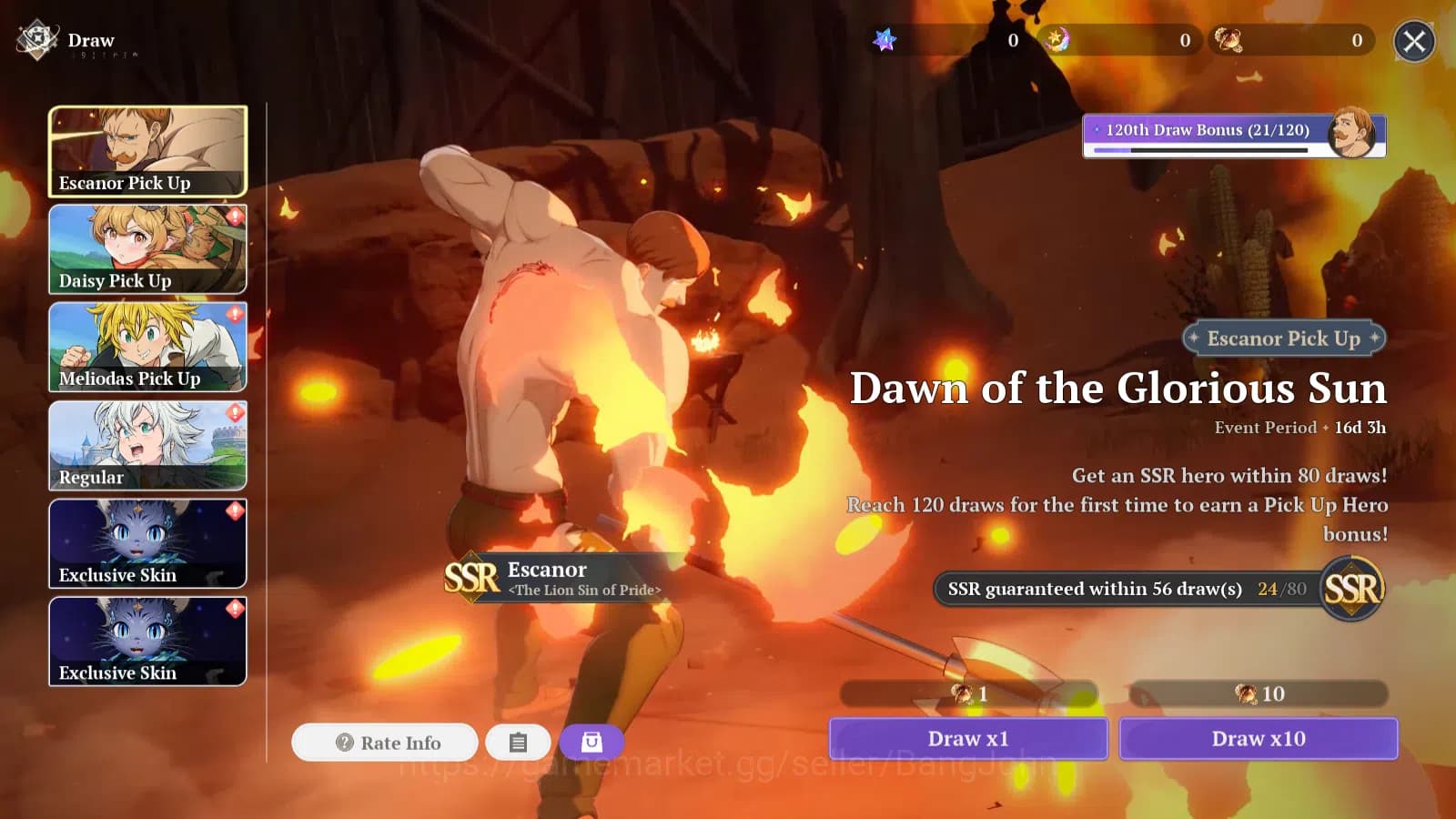1456x819 pixels.
Task: Tap the blue star currency icon
Action: coord(885,40)
